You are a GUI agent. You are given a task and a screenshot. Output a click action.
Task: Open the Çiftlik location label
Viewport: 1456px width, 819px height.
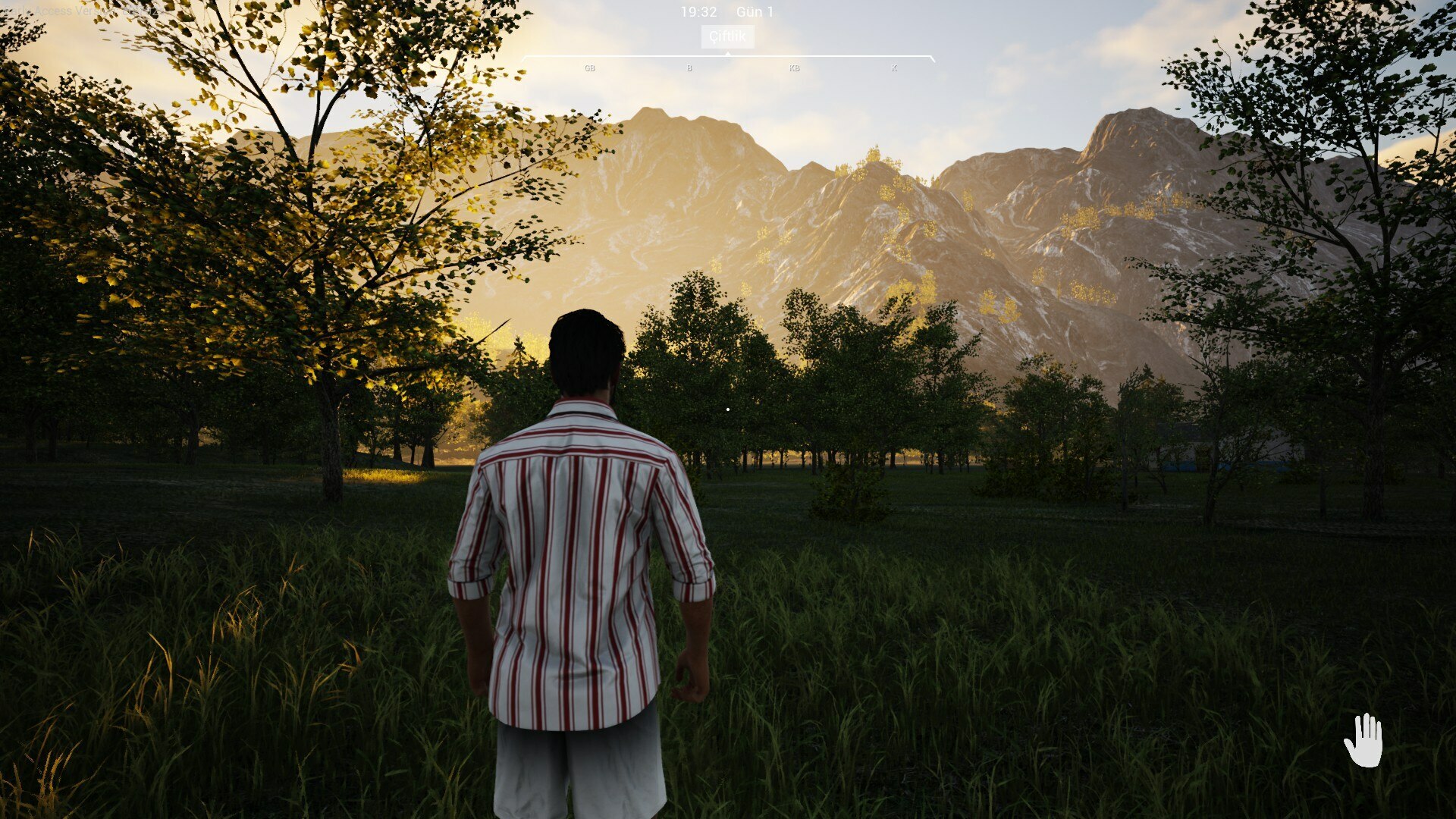[x=727, y=36]
